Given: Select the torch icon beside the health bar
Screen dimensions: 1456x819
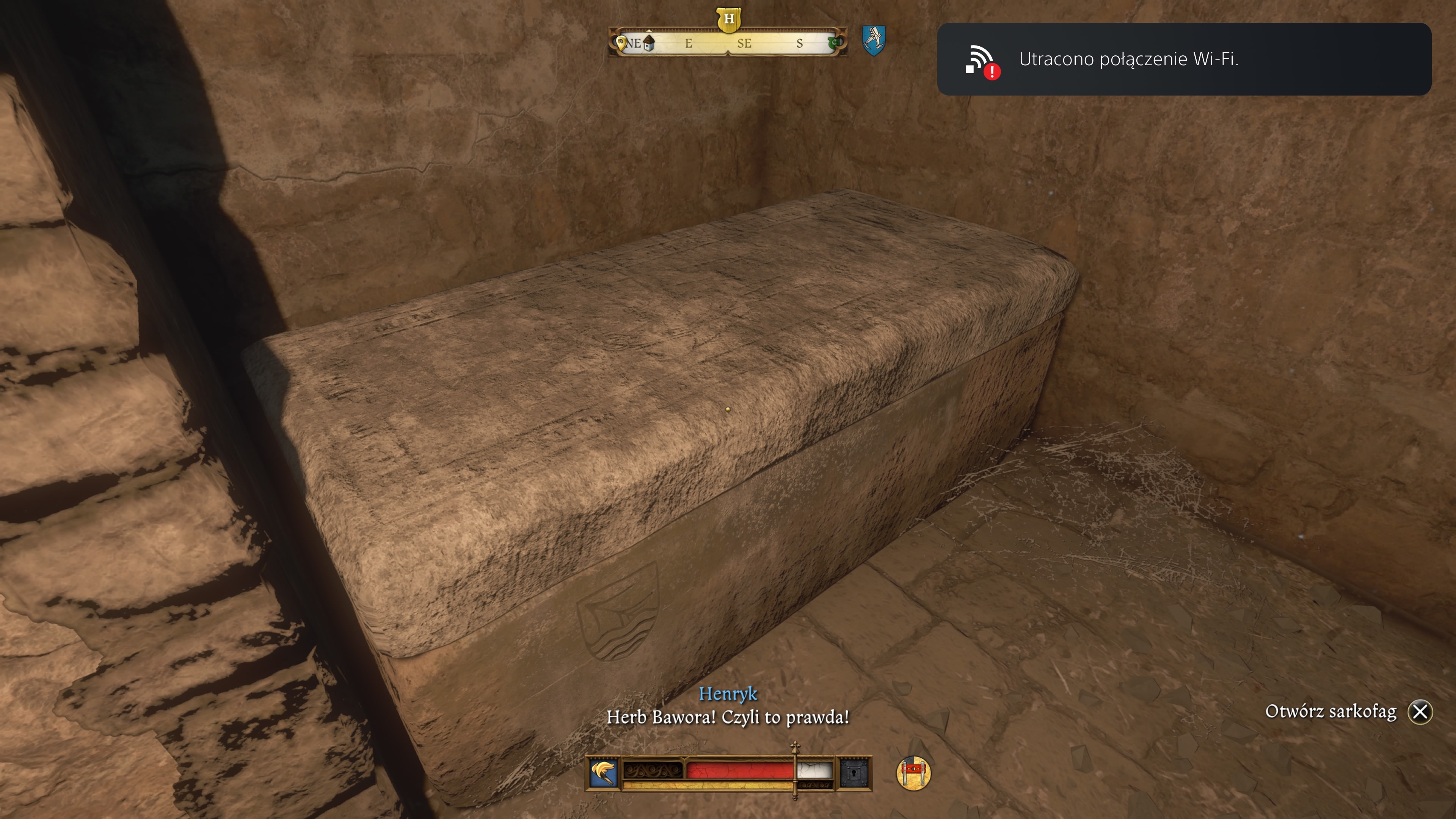Looking at the screenshot, I should coord(602,773).
